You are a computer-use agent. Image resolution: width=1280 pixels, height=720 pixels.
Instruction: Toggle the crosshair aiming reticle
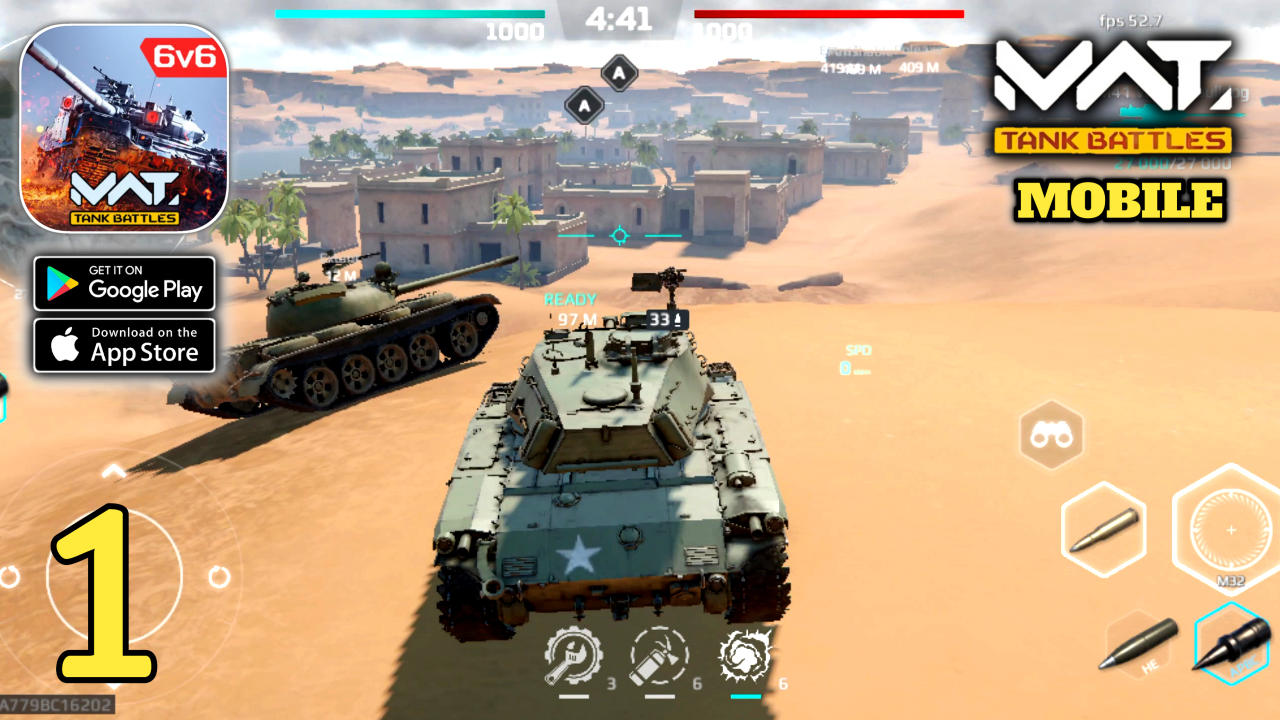click(x=620, y=235)
